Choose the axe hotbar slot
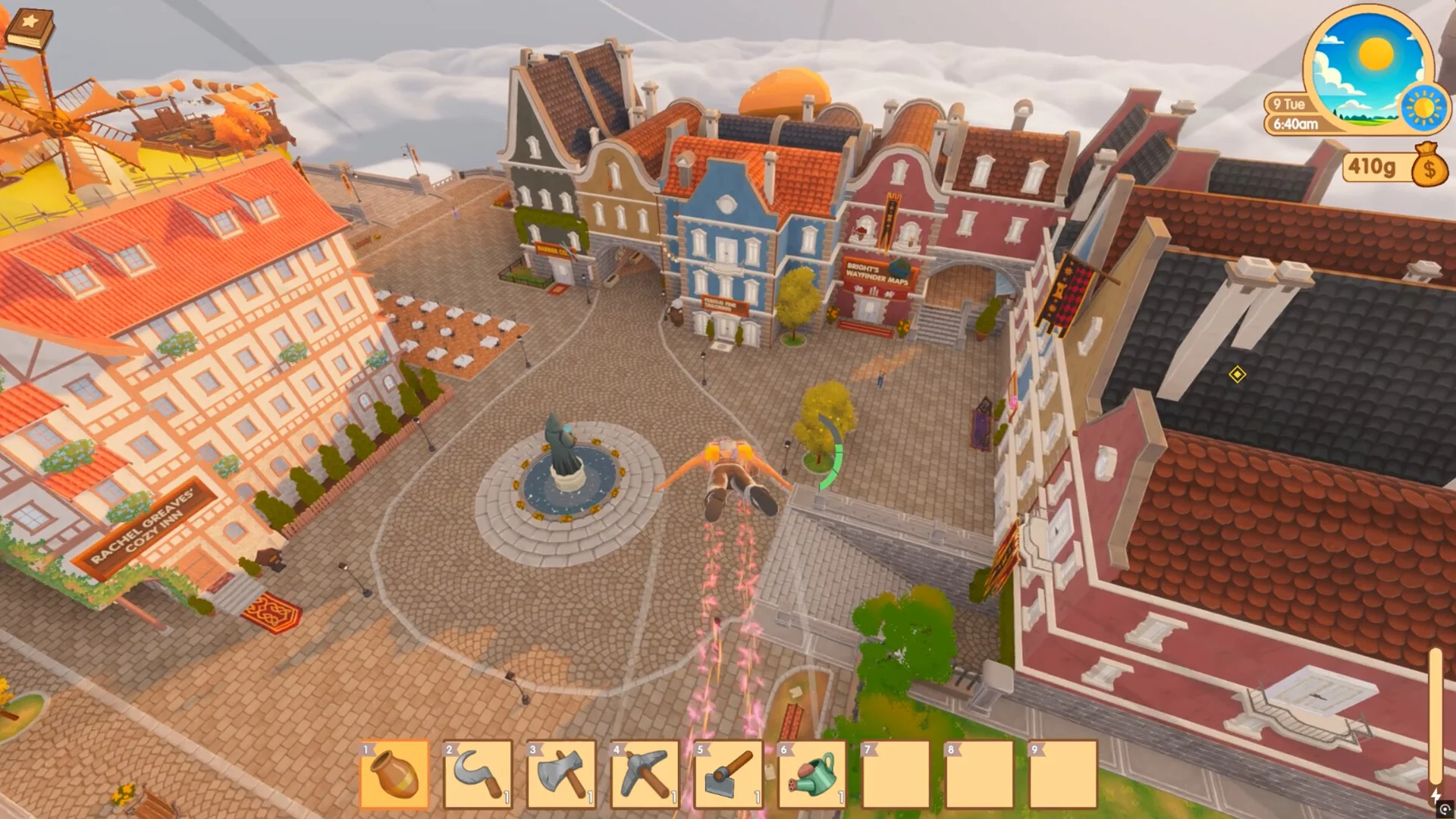Screen dimensions: 1456x819 coord(561,774)
